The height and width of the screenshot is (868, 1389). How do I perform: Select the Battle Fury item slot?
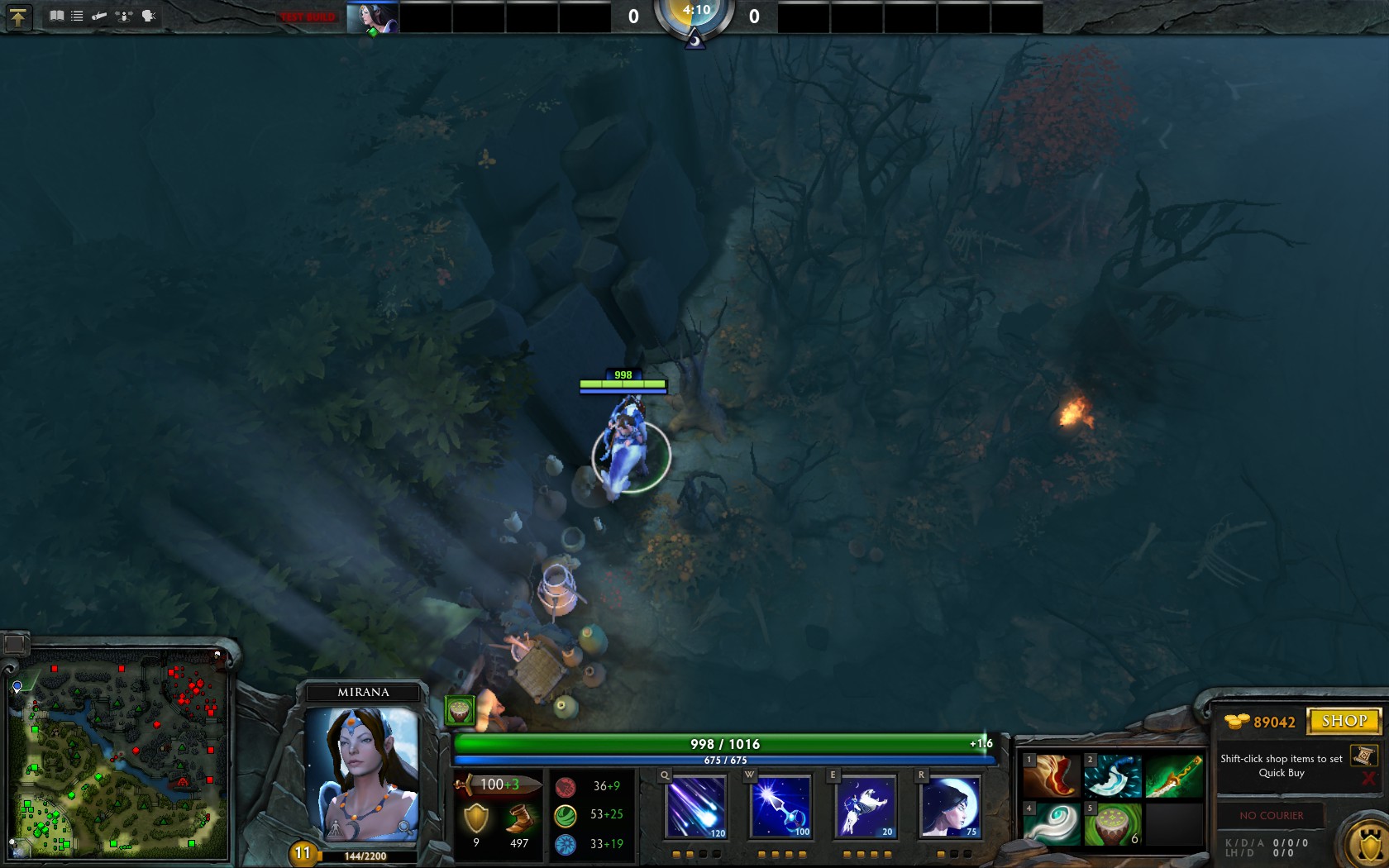pos(1113,776)
